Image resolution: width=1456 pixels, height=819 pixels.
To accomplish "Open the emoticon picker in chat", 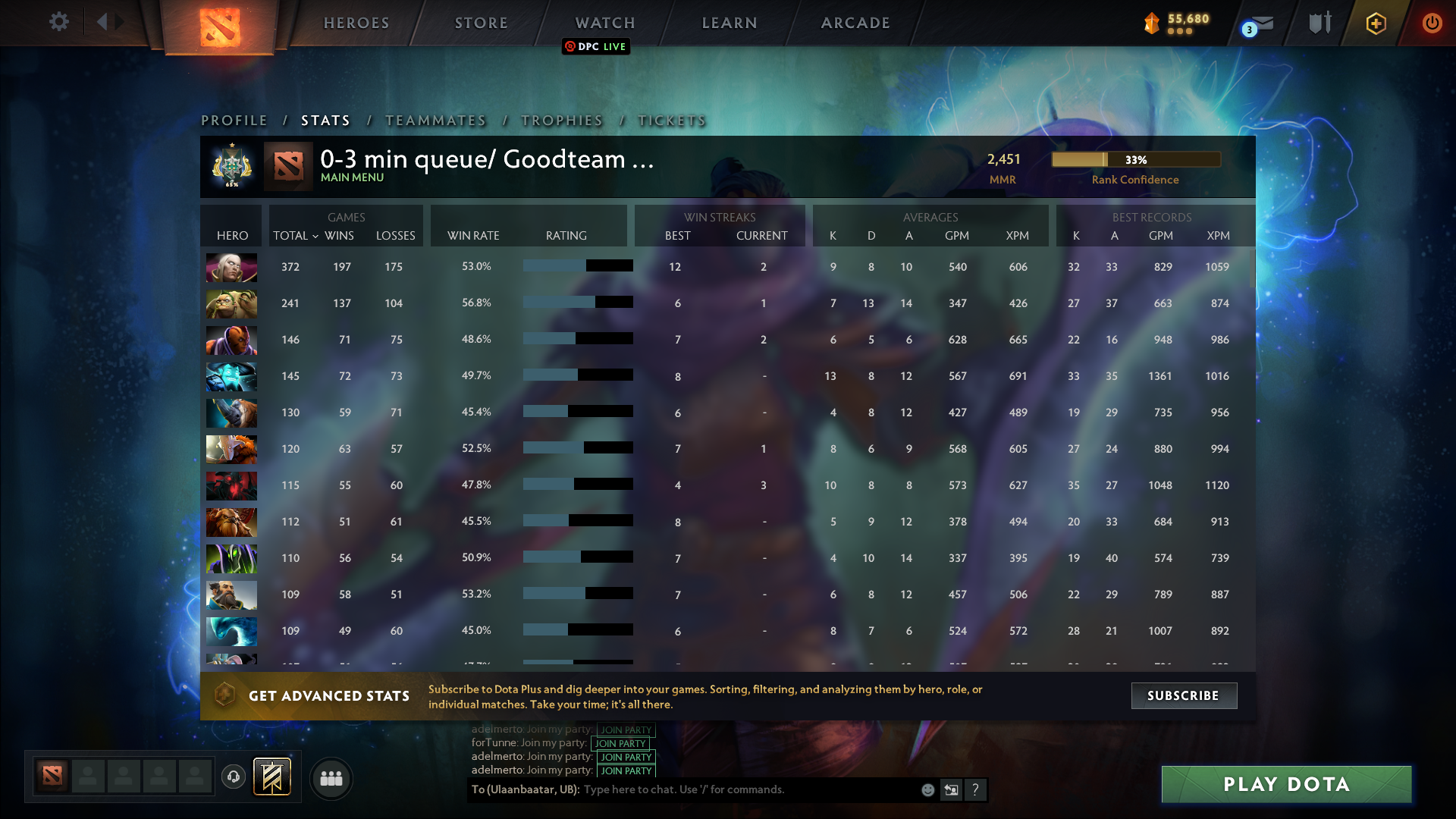I will [927, 789].
